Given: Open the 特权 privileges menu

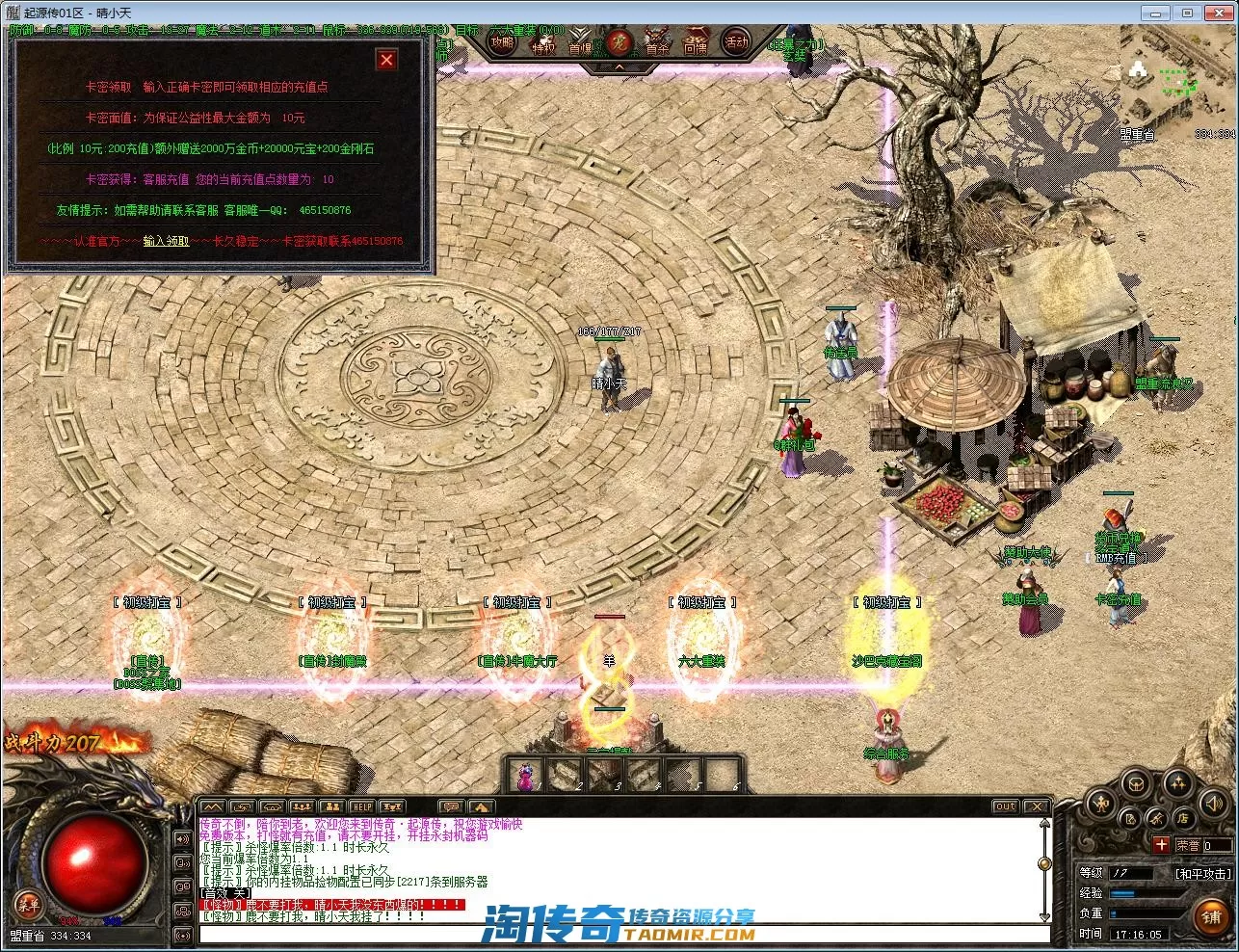Looking at the screenshot, I should (x=542, y=45).
